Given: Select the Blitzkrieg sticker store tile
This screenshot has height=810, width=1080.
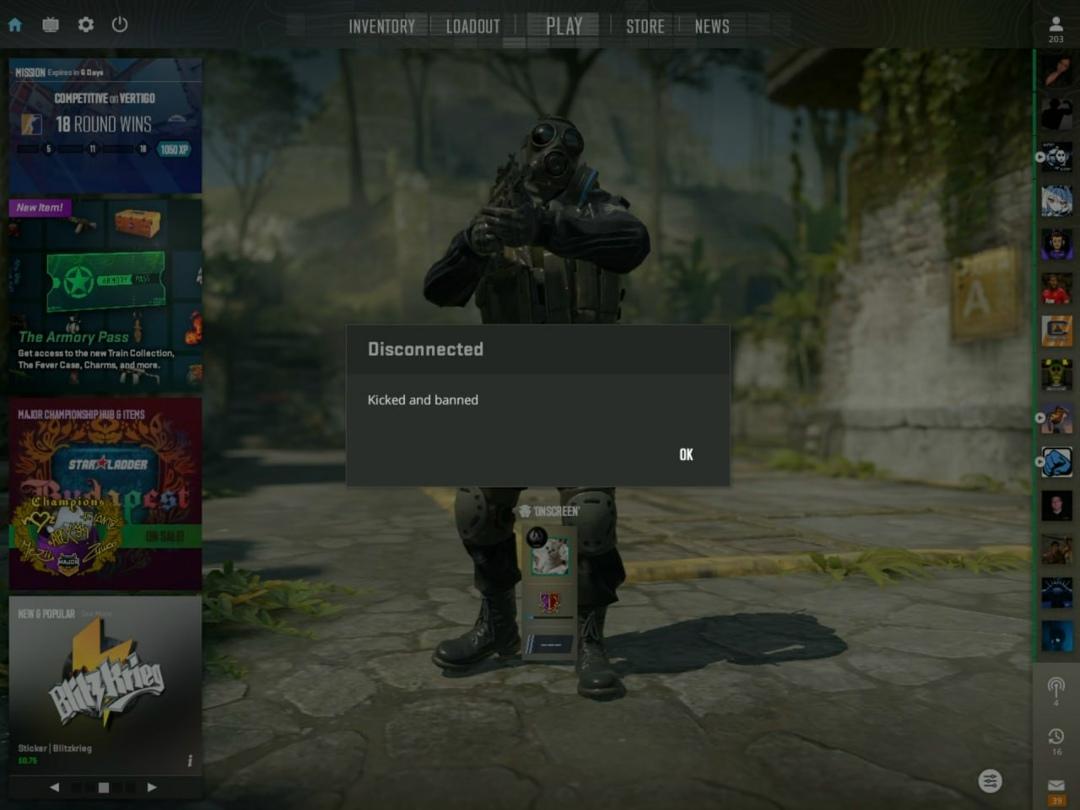Looking at the screenshot, I should (x=105, y=680).
